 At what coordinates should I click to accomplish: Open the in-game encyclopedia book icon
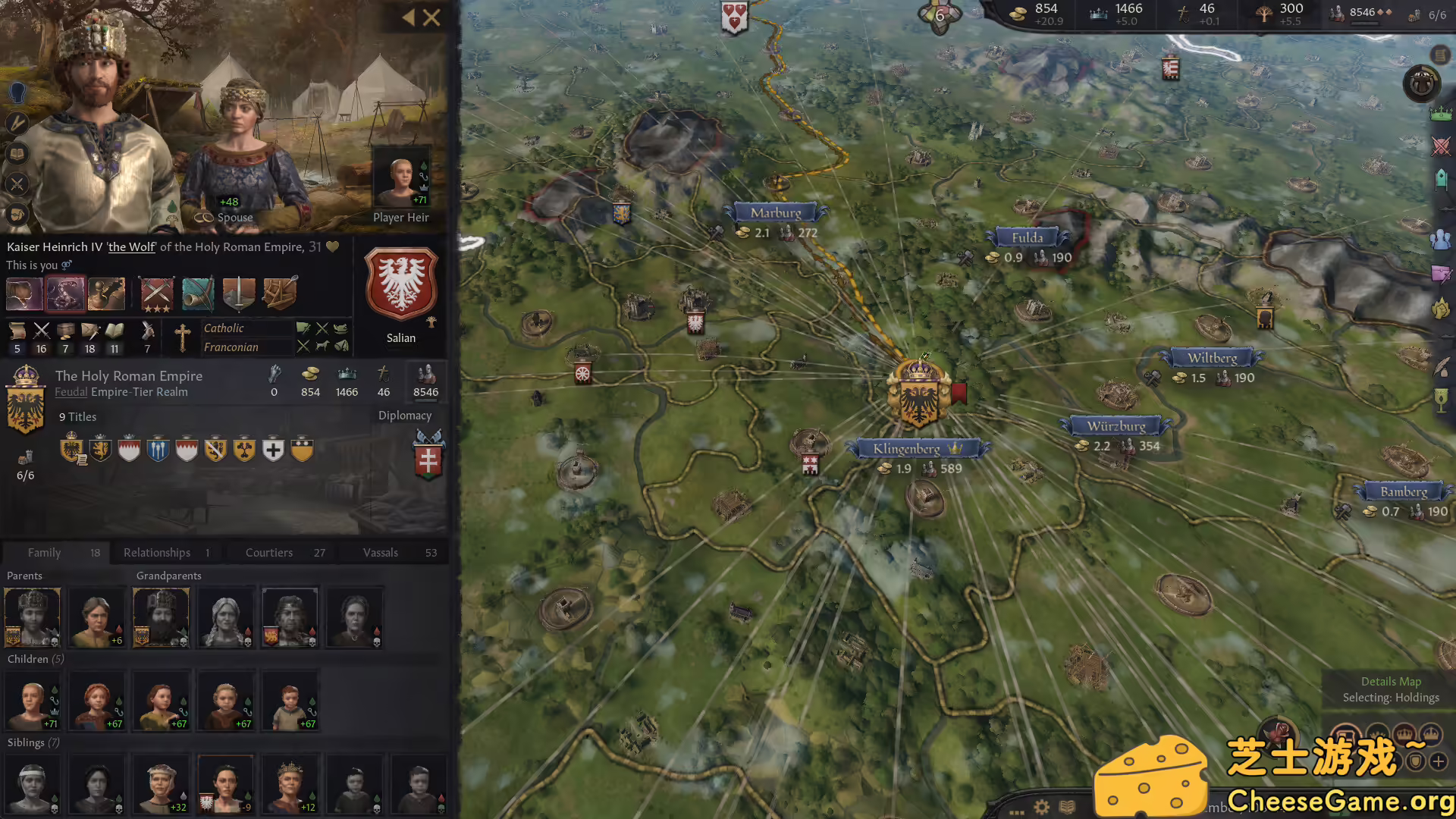point(1066,807)
